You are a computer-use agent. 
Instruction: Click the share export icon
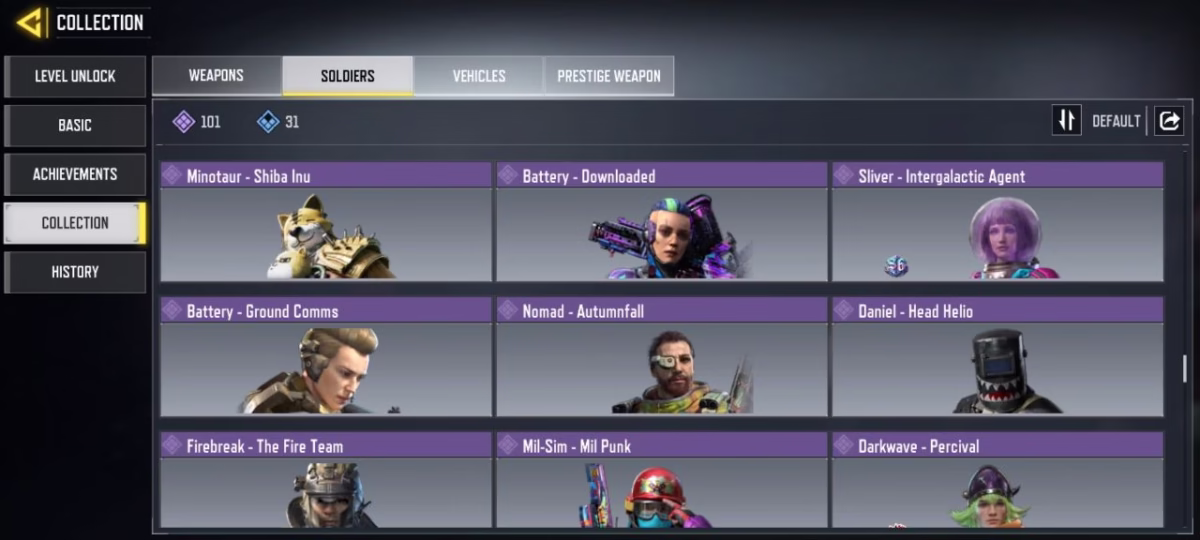(x=1168, y=121)
